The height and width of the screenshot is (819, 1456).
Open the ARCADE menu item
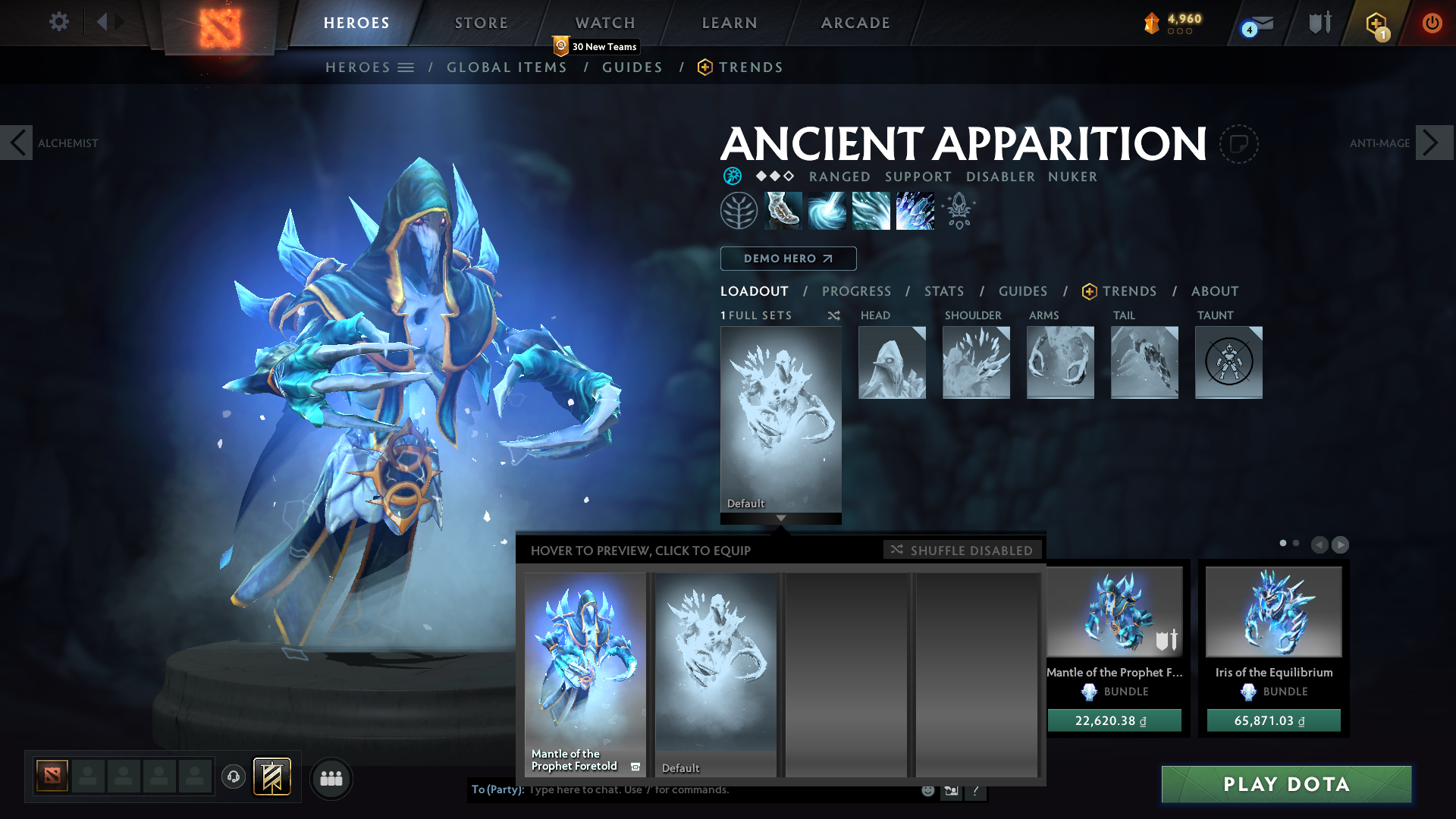click(854, 23)
